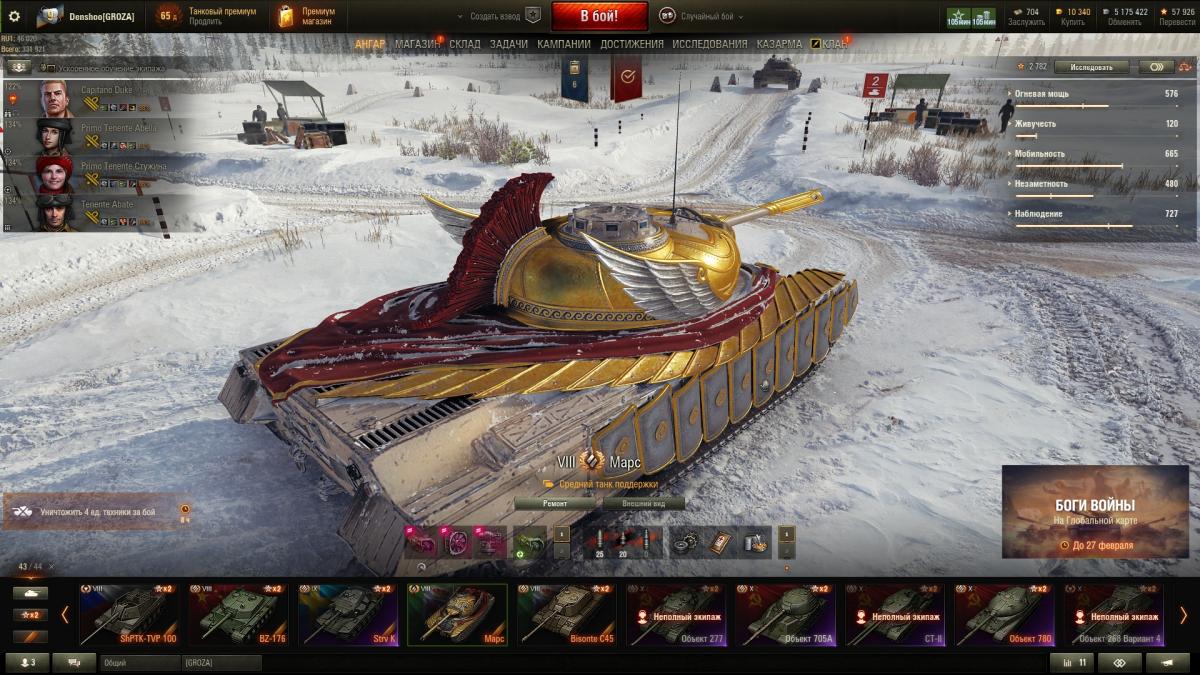The width and height of the screenshot is (1200, 675).
Task: Click the red "В бой!" battle button
Action: [x=600, y=16]
